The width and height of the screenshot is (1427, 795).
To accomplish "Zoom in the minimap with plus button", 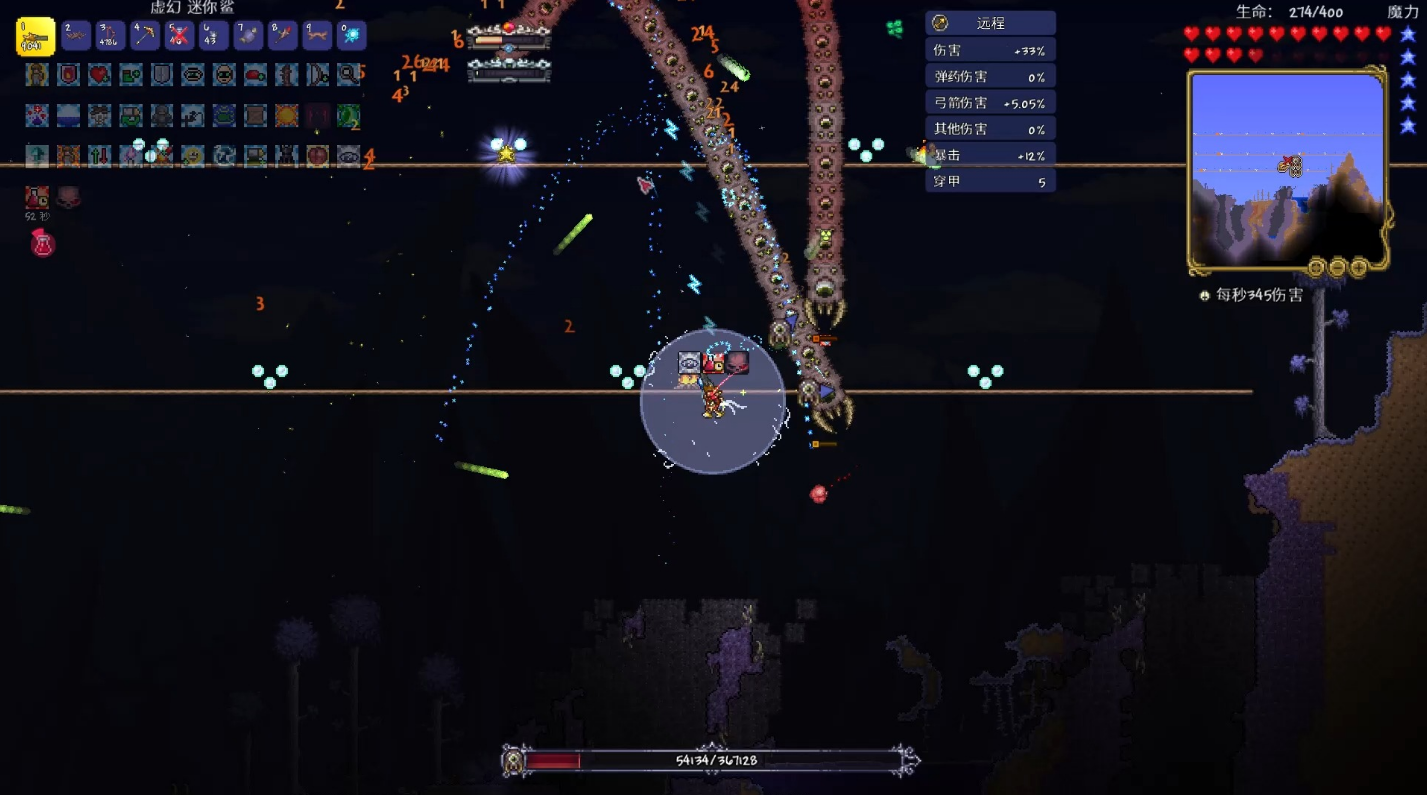I will [1359, 267].
